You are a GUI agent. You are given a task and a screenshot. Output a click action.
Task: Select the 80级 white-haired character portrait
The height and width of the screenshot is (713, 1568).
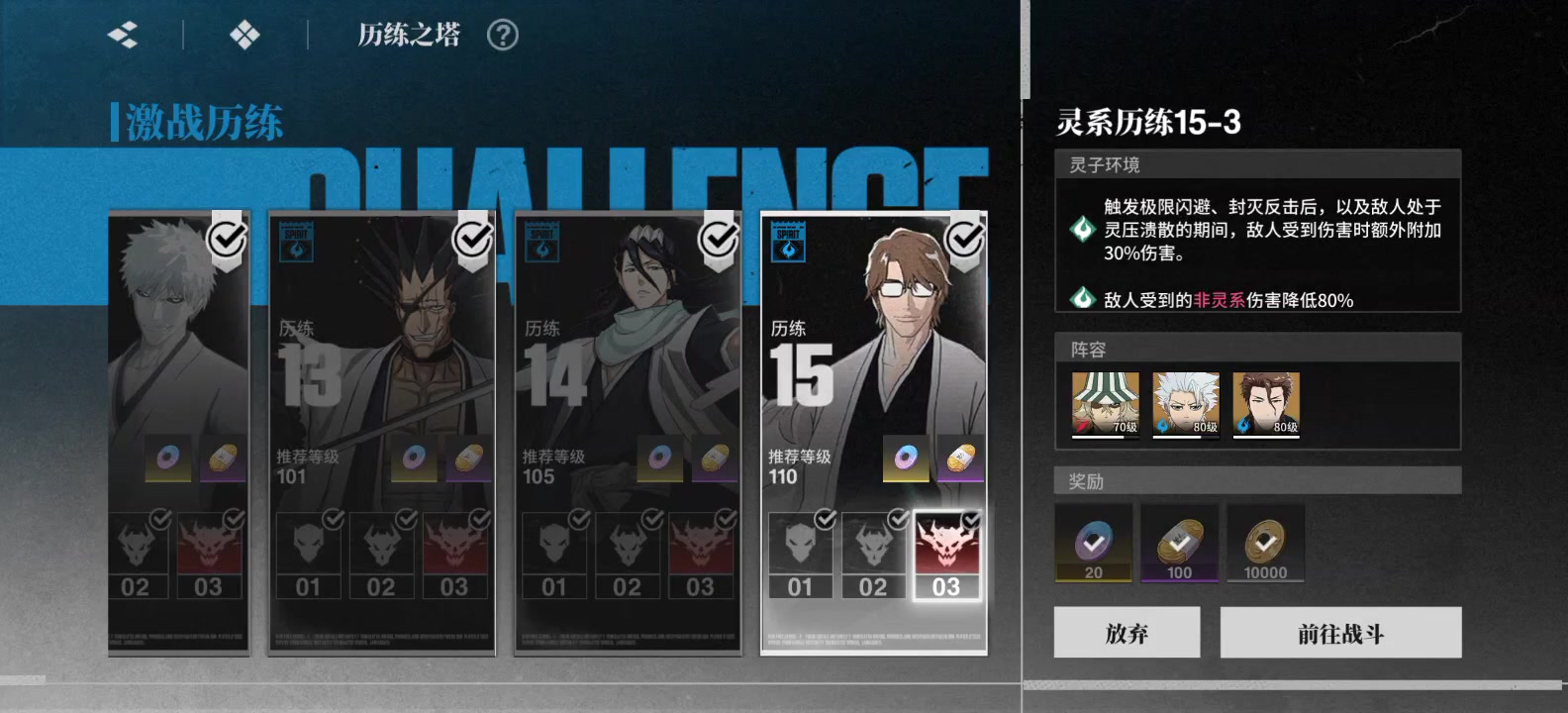(1184, 401)
